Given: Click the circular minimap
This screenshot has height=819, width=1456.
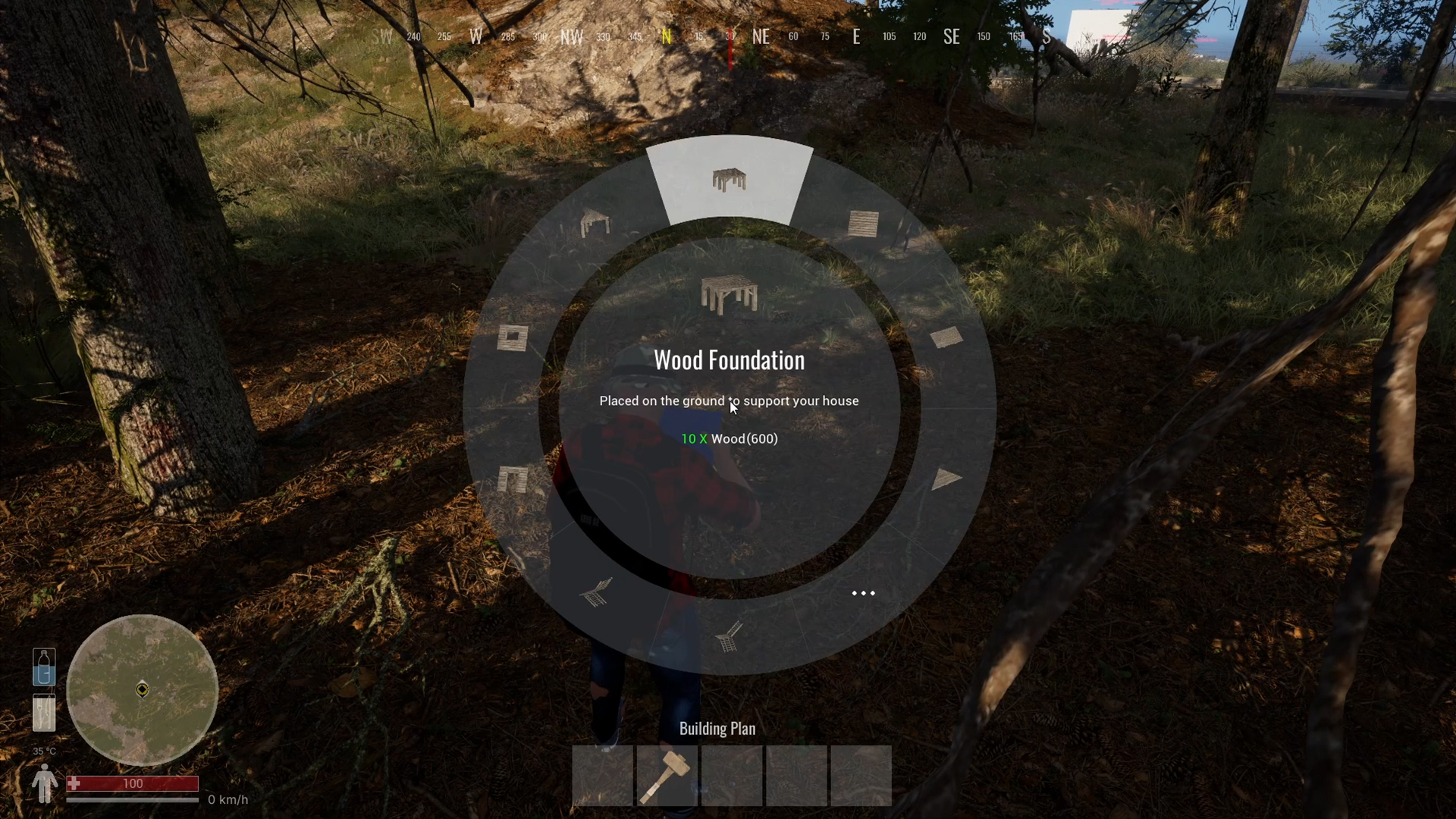Looking at the screenshot, I should pyautogui.click(x=143, y=690).
